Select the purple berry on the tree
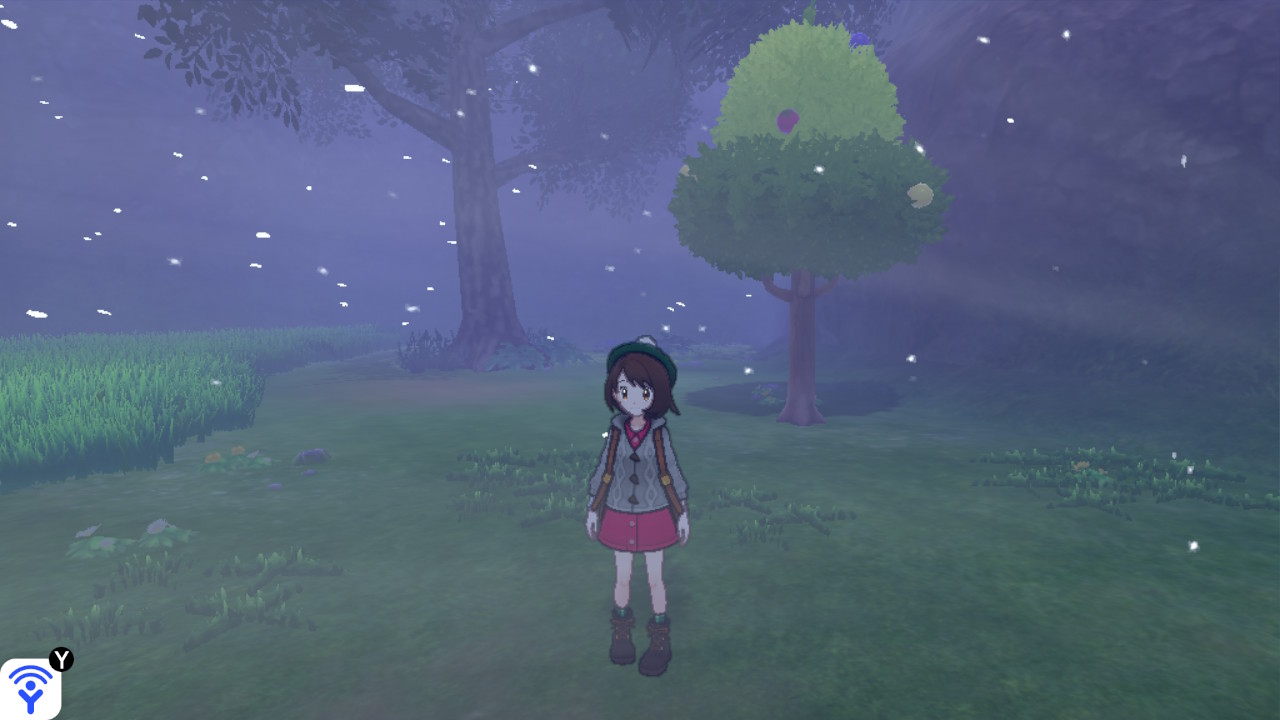1280x720 pixels. tap(786, 120)
